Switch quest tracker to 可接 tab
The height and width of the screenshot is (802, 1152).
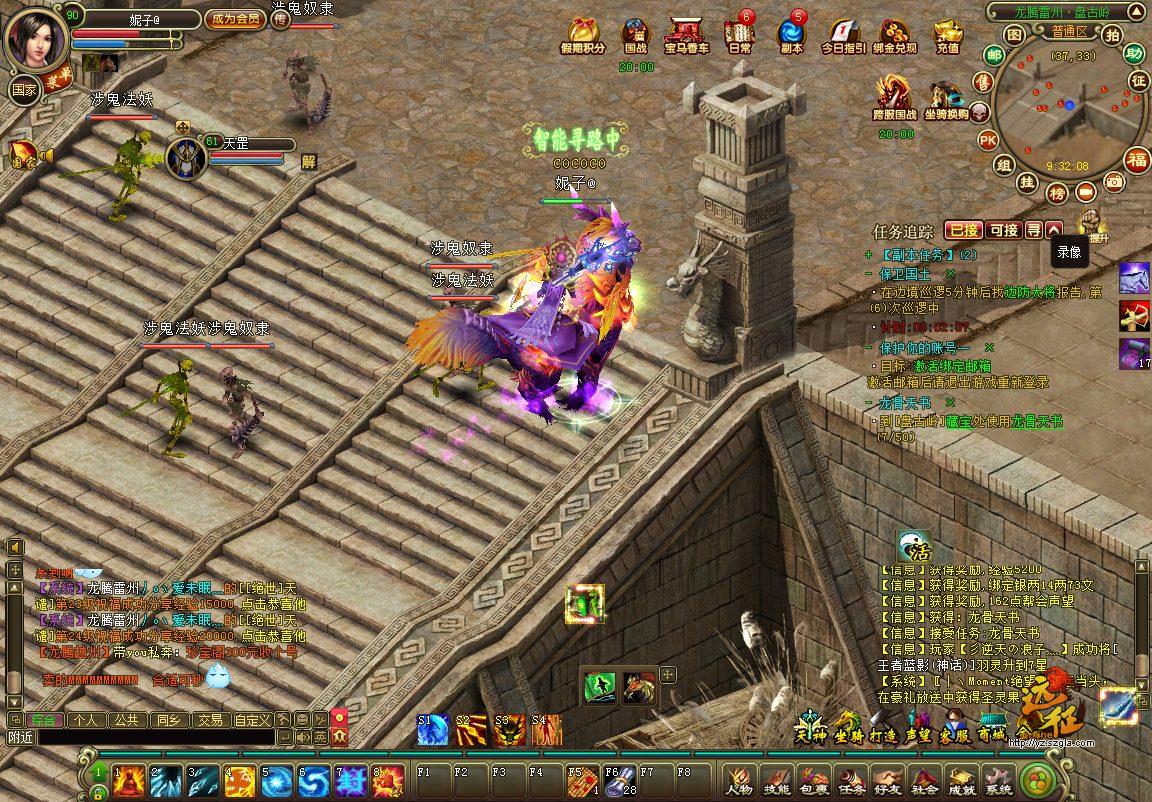coord(1003,230)
